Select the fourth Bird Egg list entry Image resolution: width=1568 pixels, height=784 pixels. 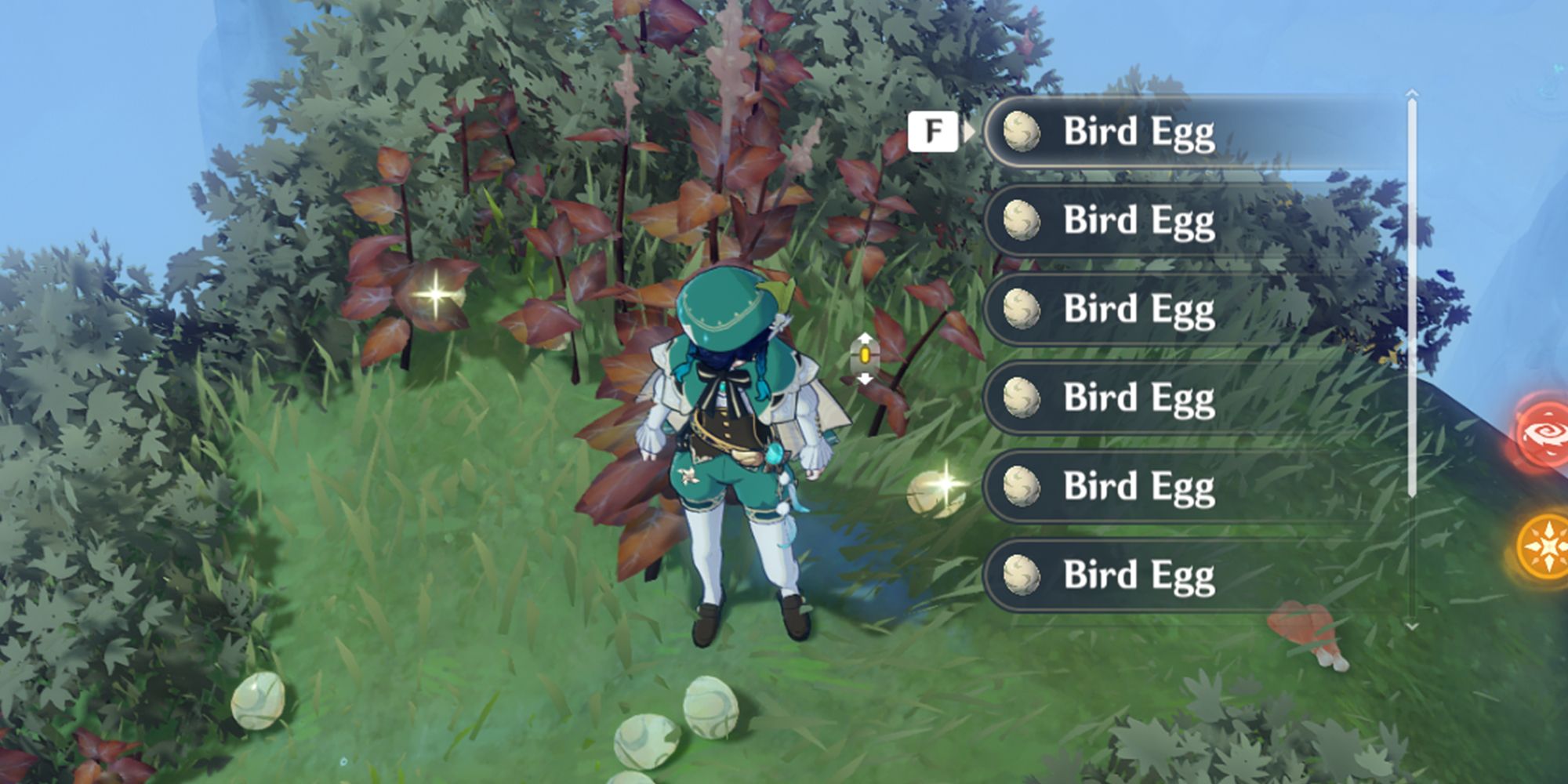(x=1137, y=398)
